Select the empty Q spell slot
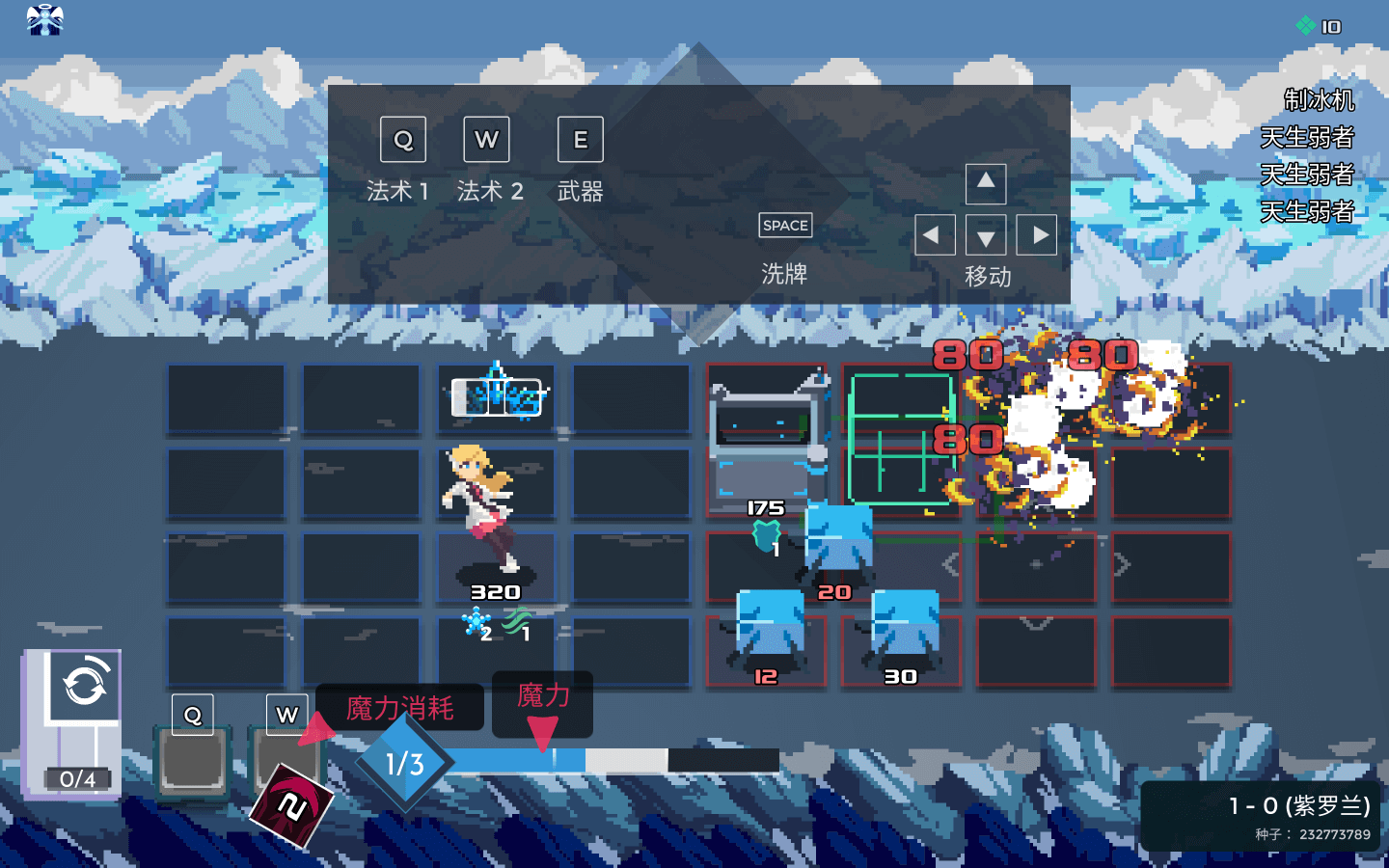The height and width of the screenshot is (868, 1389). [193, 764]
